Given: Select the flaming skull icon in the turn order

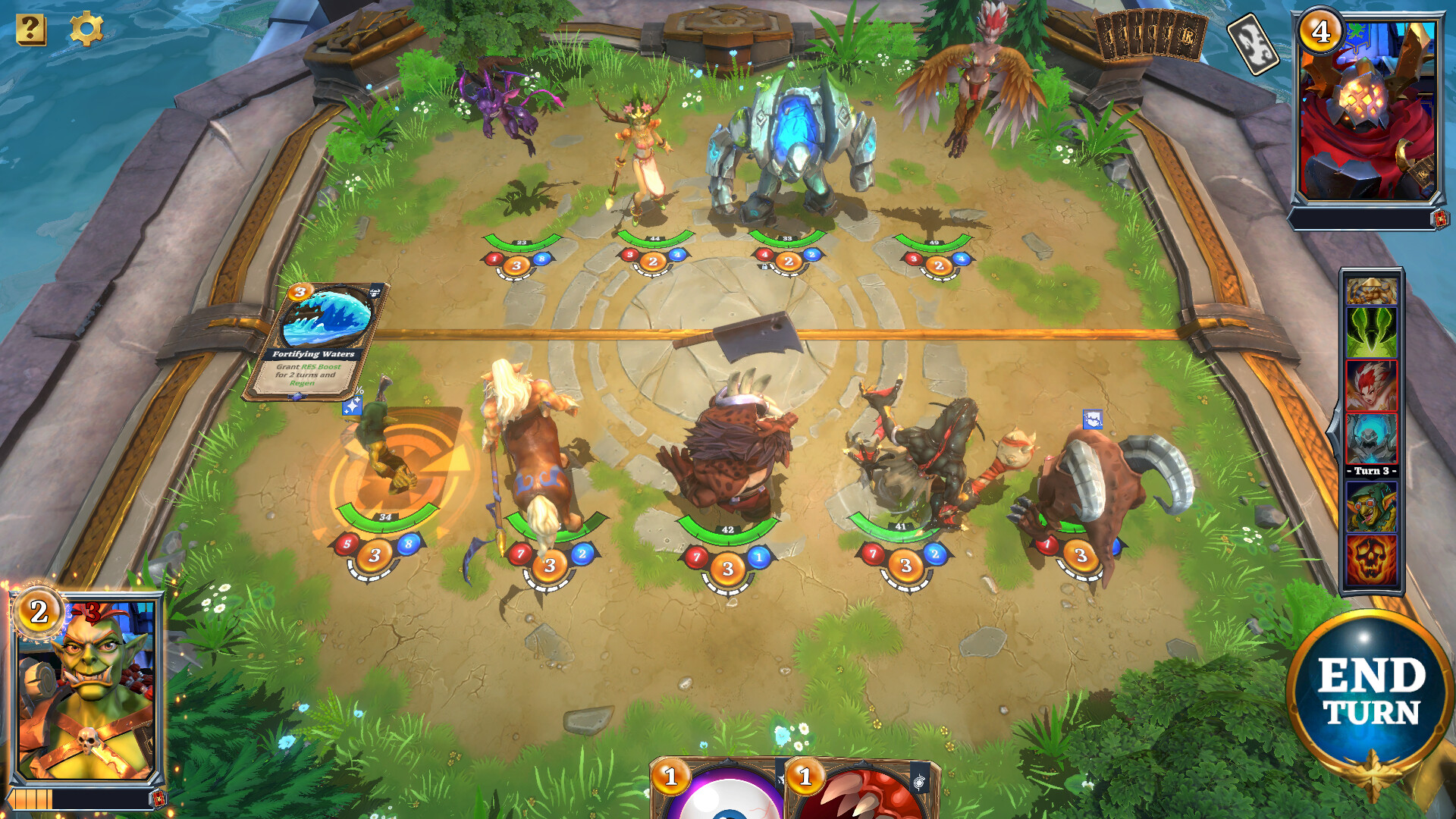Looking at the screenshot, I should pyautogui.click(x=1373, y=557).
